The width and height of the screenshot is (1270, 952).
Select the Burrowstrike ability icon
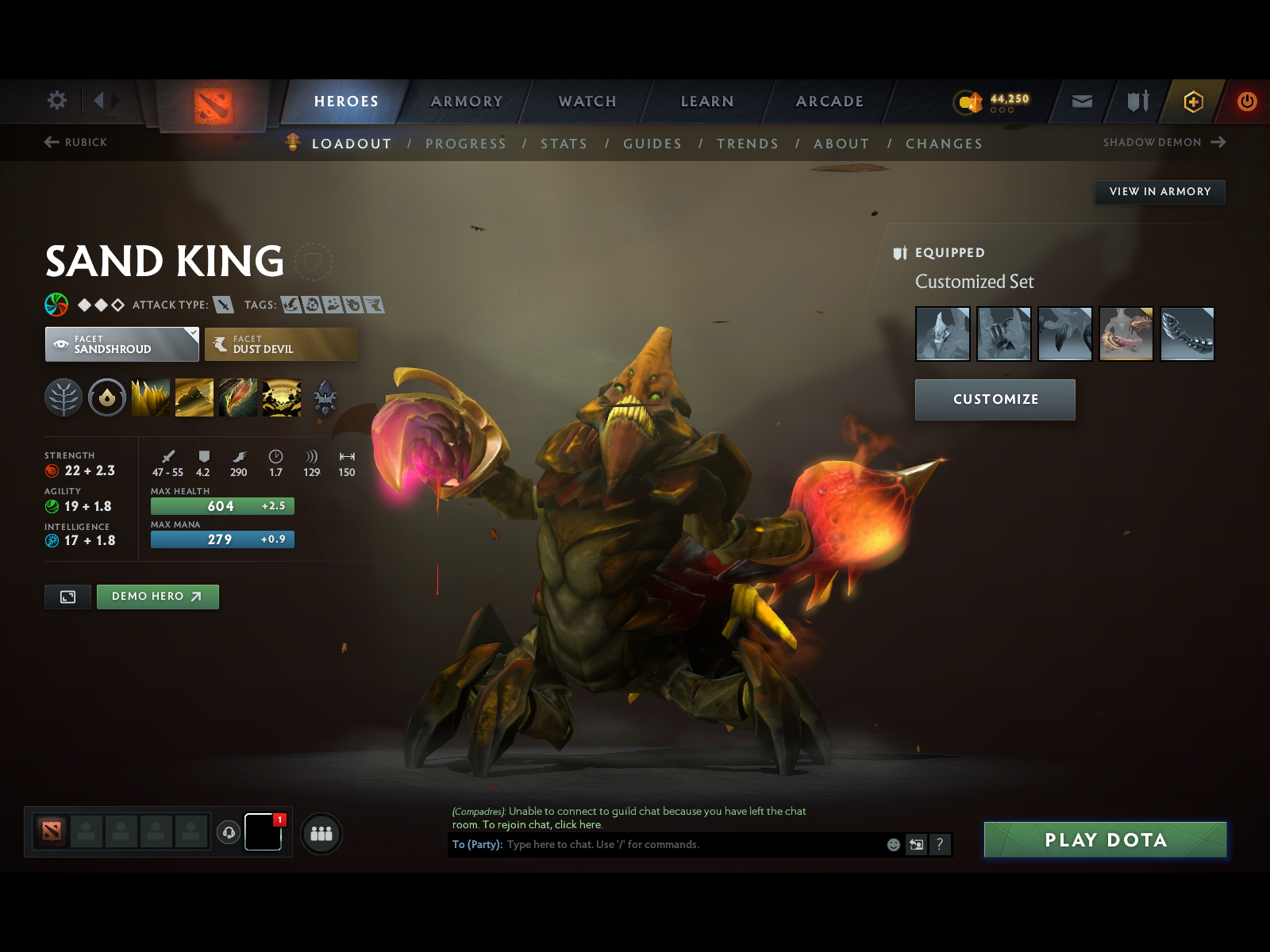point(151,397)
